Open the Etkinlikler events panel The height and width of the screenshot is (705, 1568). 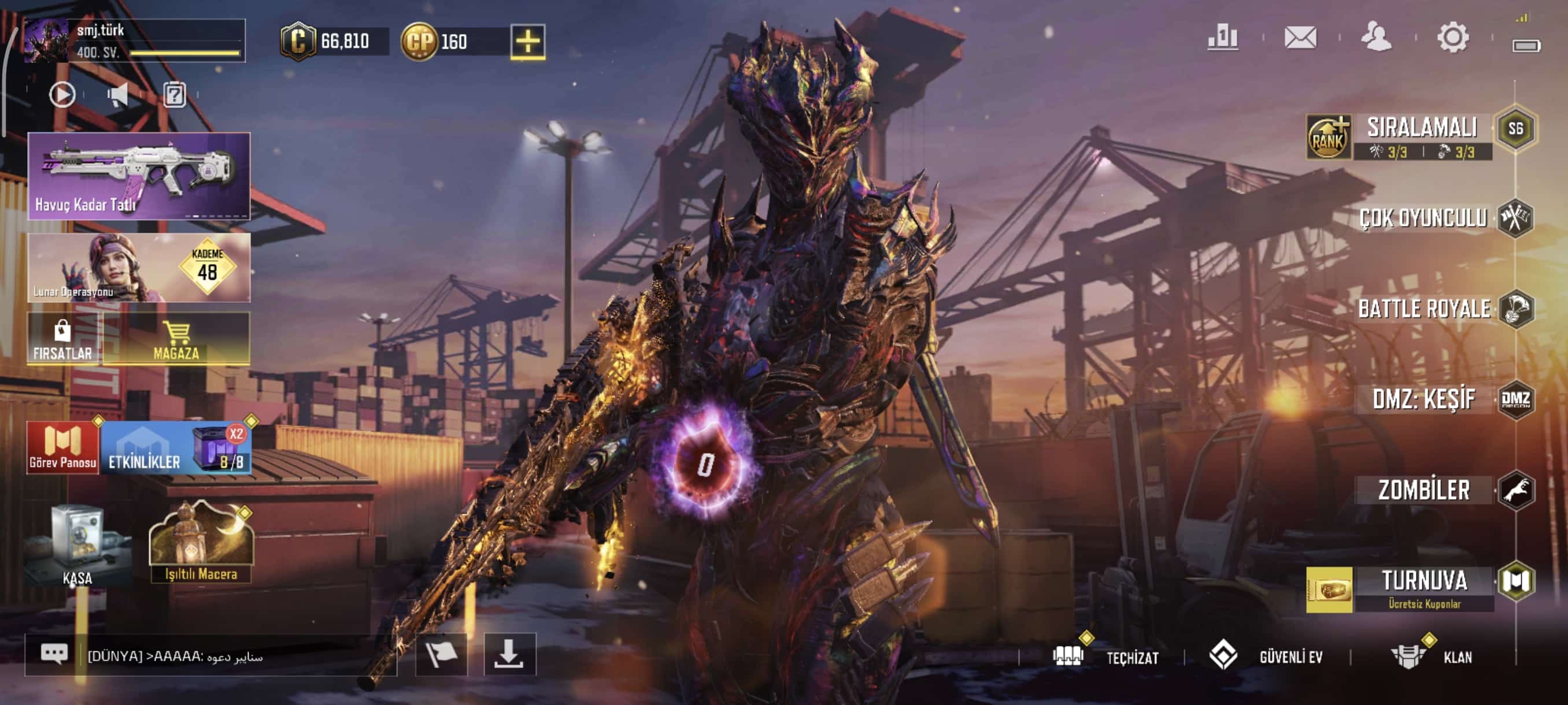pyautogui.click(x=145, y=448)
